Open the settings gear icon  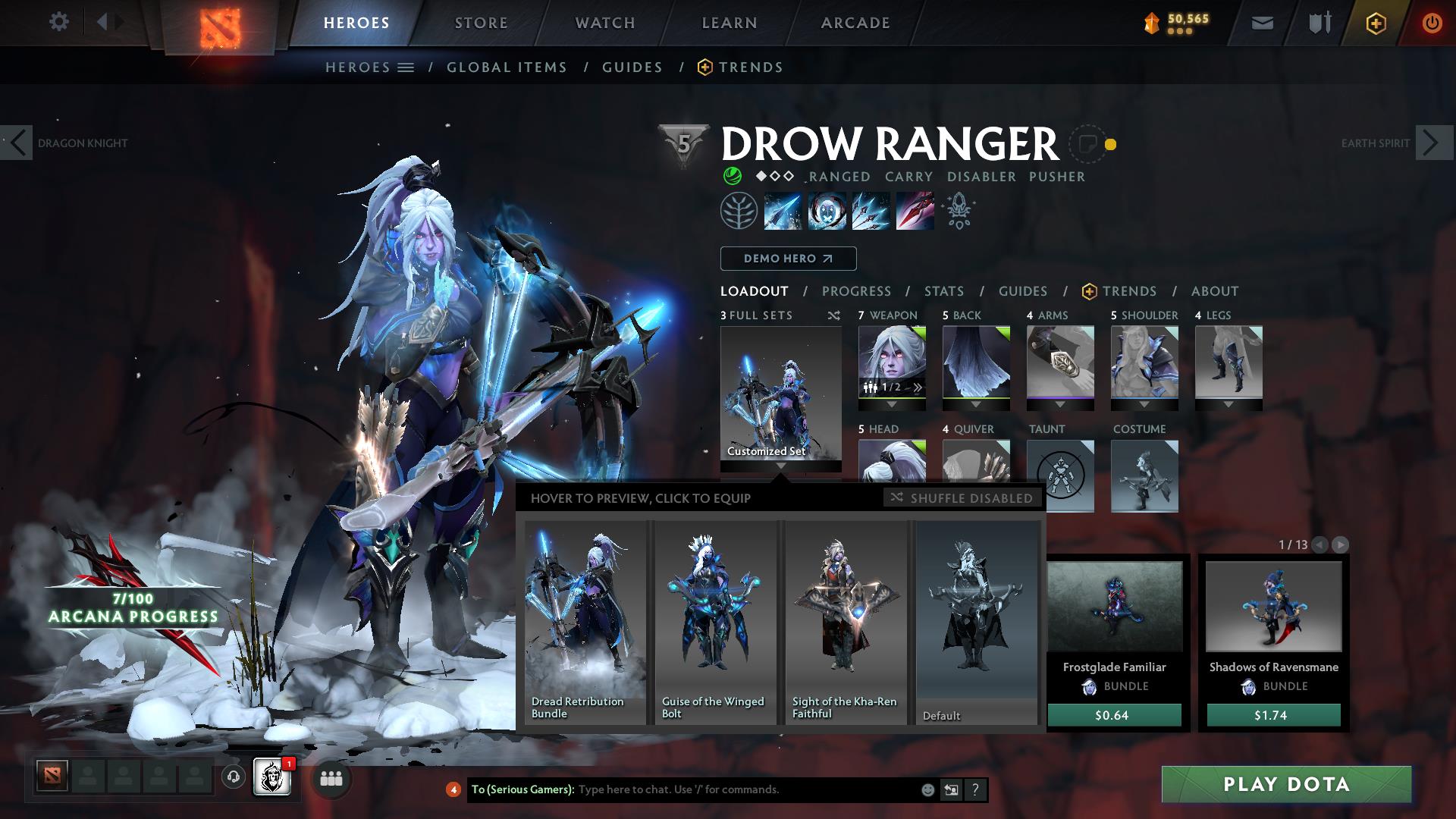click(58, 22)
